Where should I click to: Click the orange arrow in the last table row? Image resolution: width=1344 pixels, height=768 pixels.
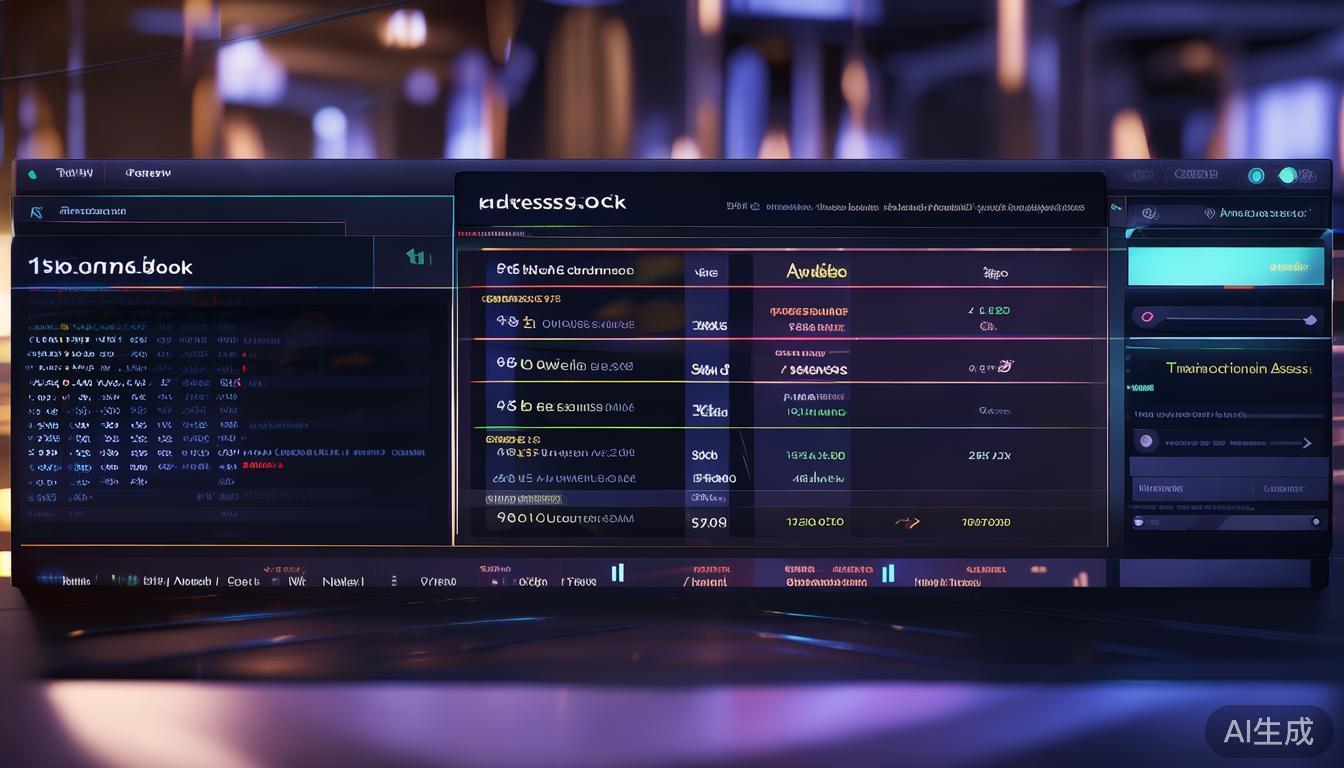[907, 522]
